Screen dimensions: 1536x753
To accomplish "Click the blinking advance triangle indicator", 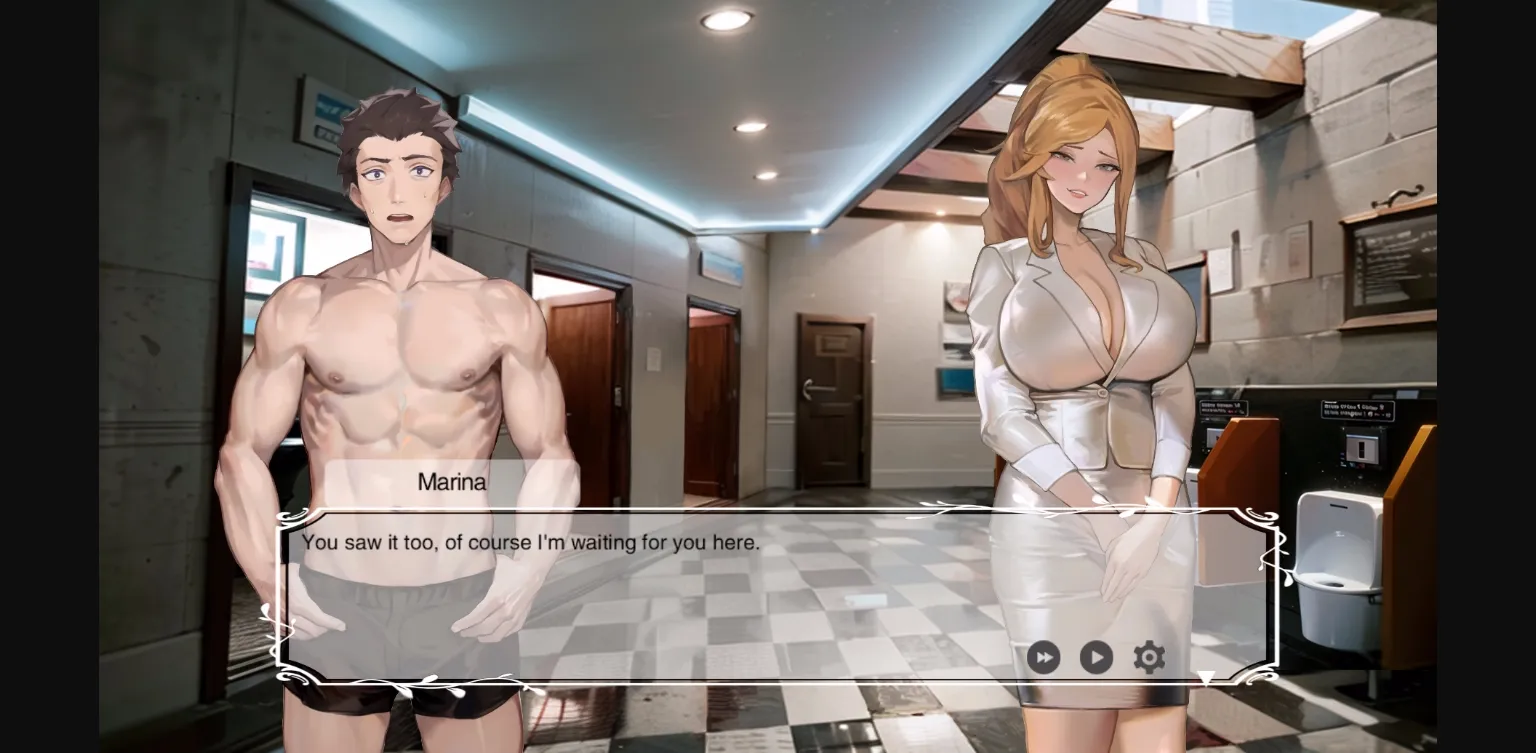I will point(1207,677).
